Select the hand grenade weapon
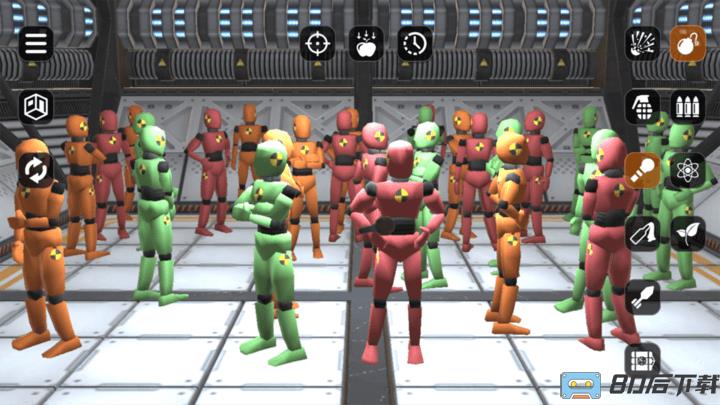Screen dimensions: 720x405 point(642,106)
